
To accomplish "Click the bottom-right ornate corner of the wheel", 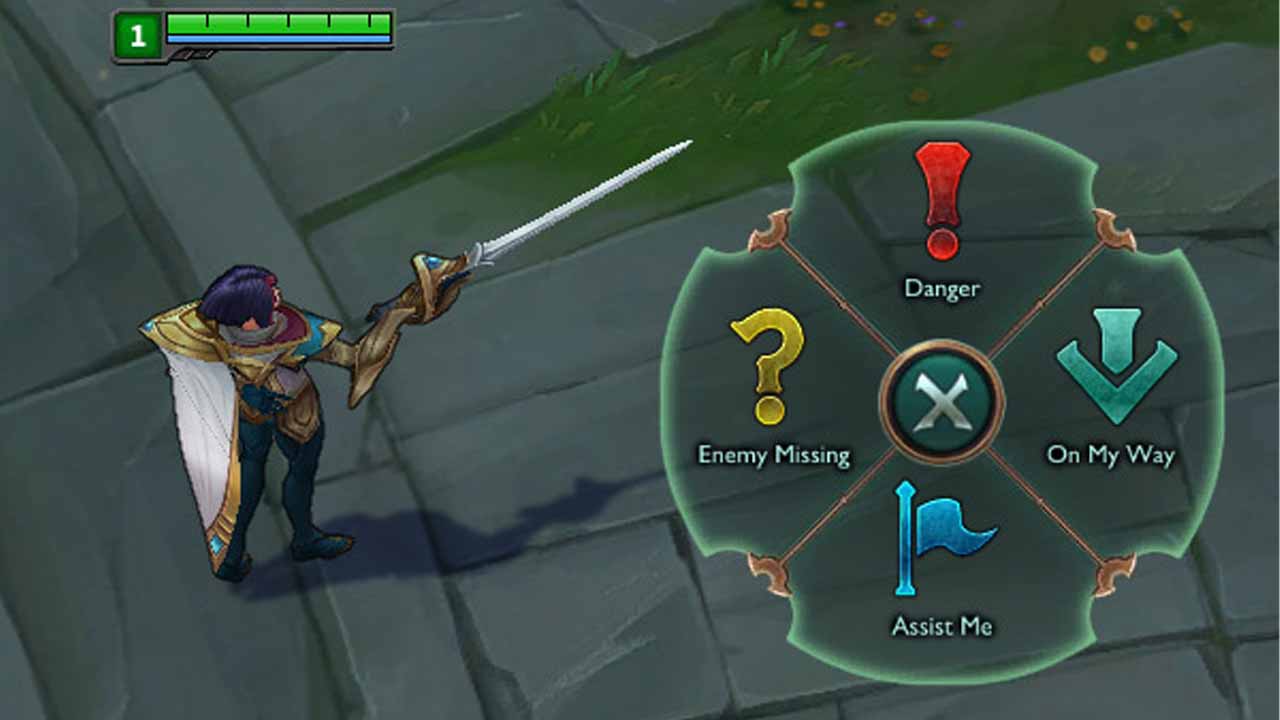I will [x=1113, y=576].
